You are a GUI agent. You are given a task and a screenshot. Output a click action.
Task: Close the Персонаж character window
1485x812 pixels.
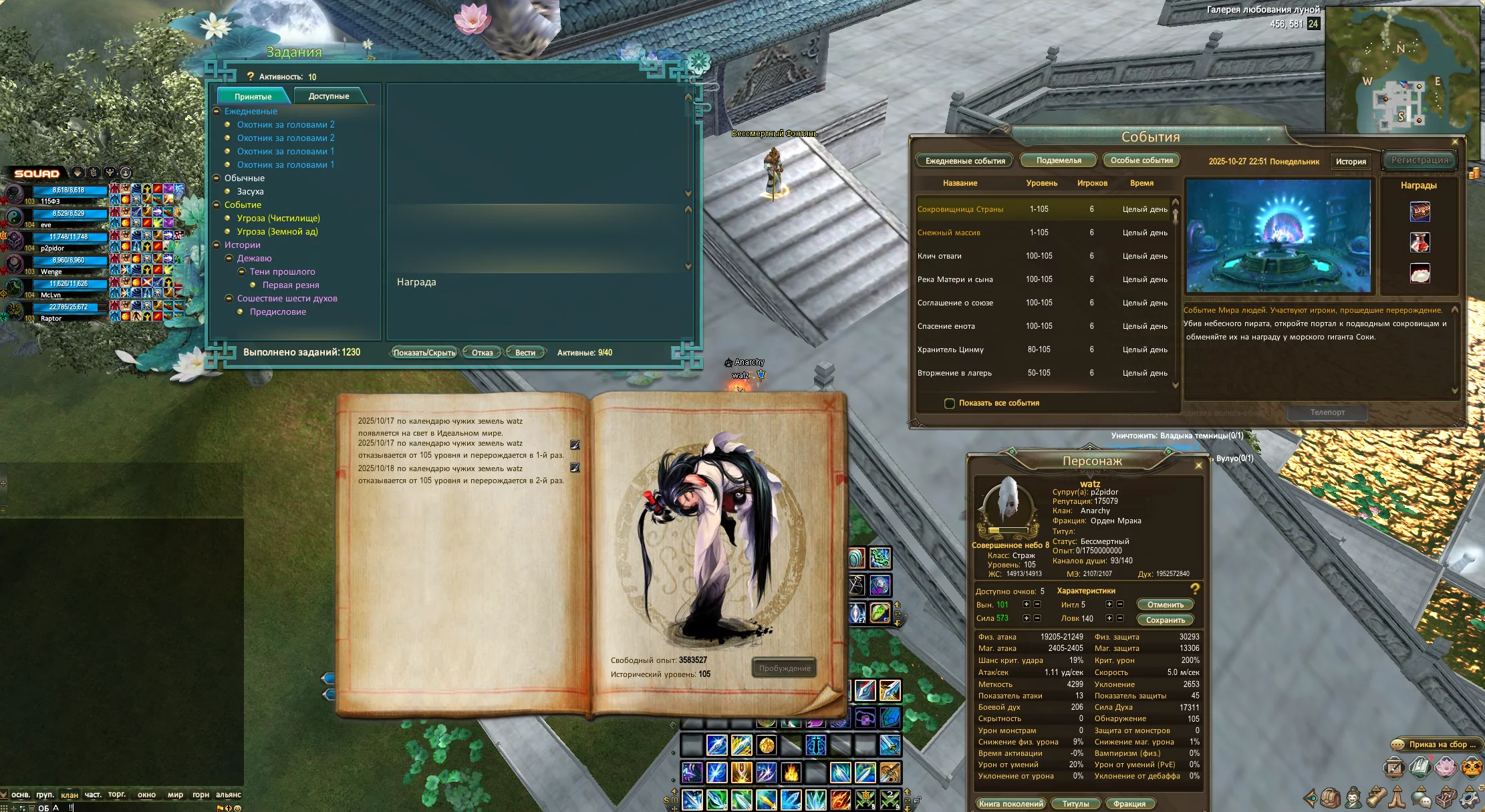(1198, 465)
